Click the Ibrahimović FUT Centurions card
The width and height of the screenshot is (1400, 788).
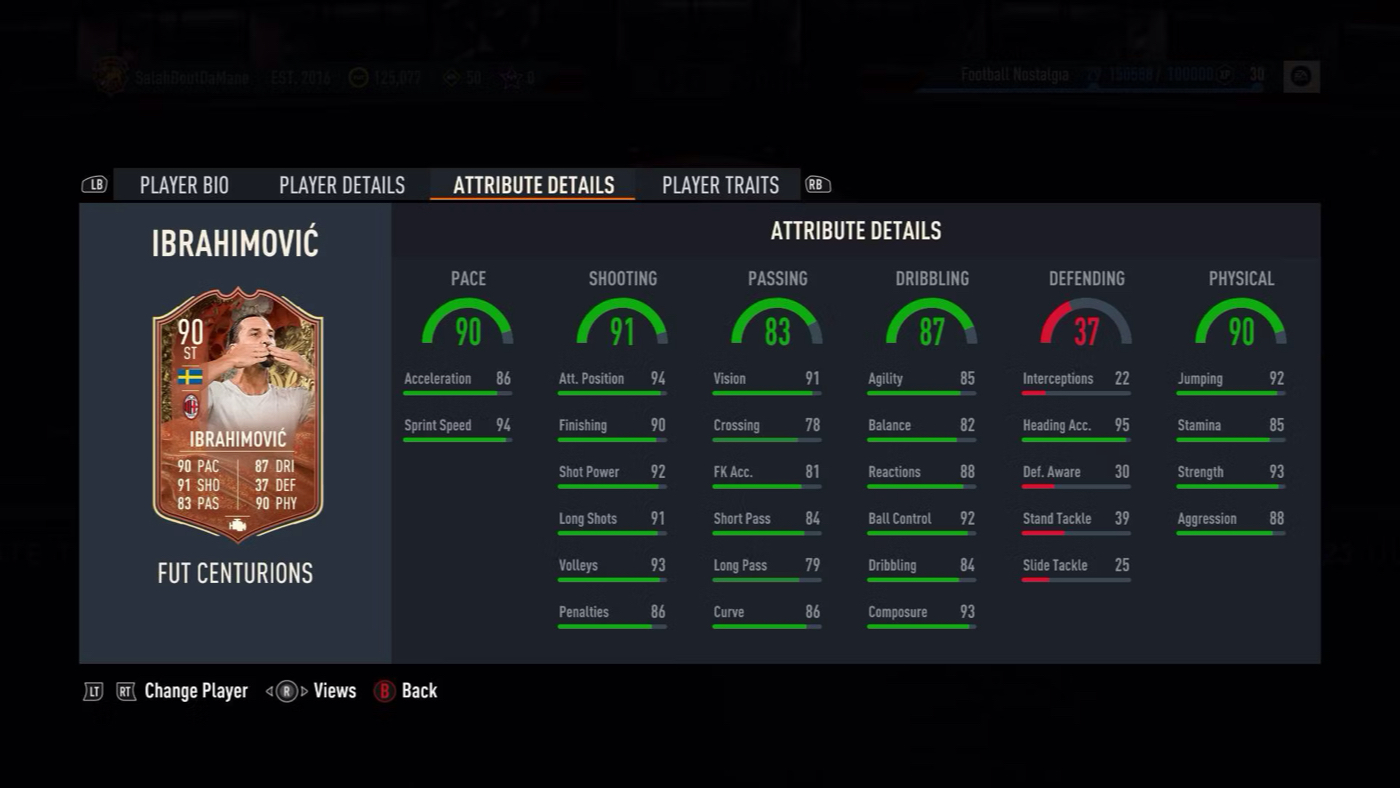(237, 415)
